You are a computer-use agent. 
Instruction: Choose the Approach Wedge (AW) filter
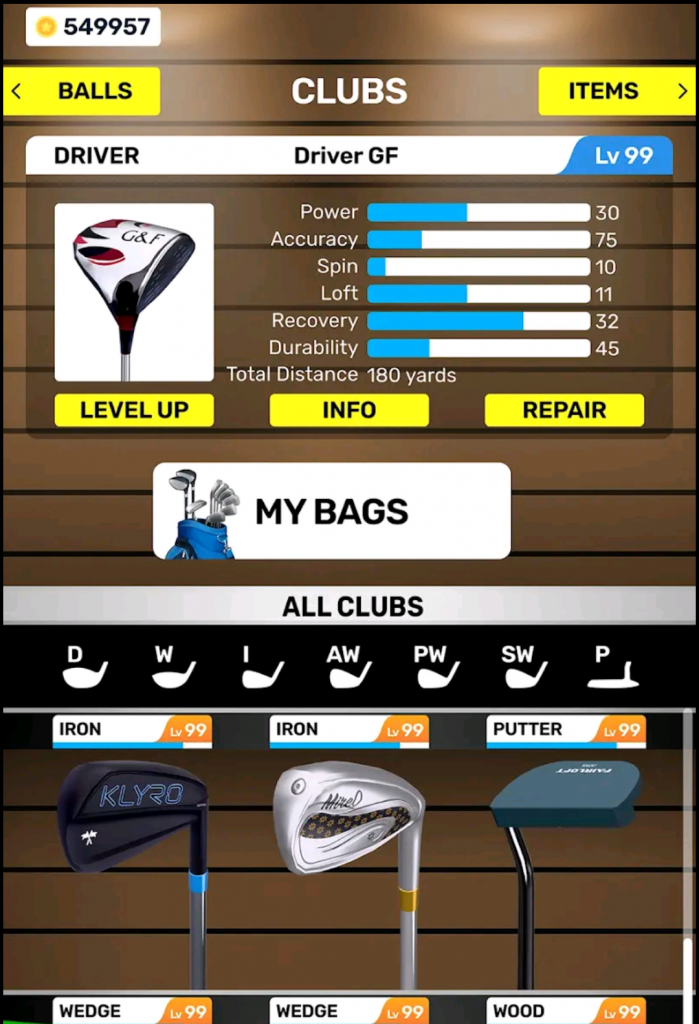click(x=350, y=667)
